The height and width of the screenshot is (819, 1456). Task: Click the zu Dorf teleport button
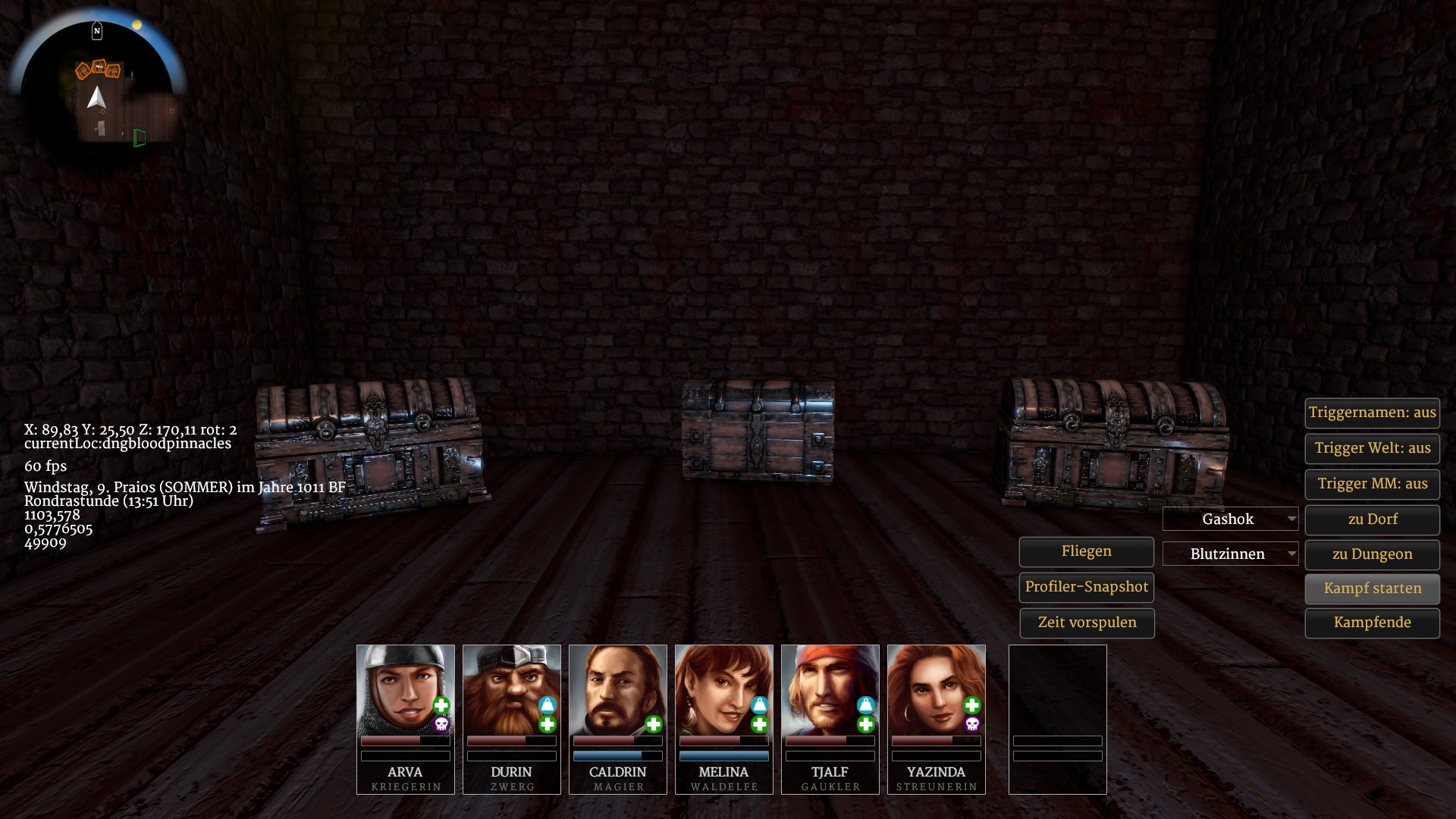click(x=1372, y=519)
